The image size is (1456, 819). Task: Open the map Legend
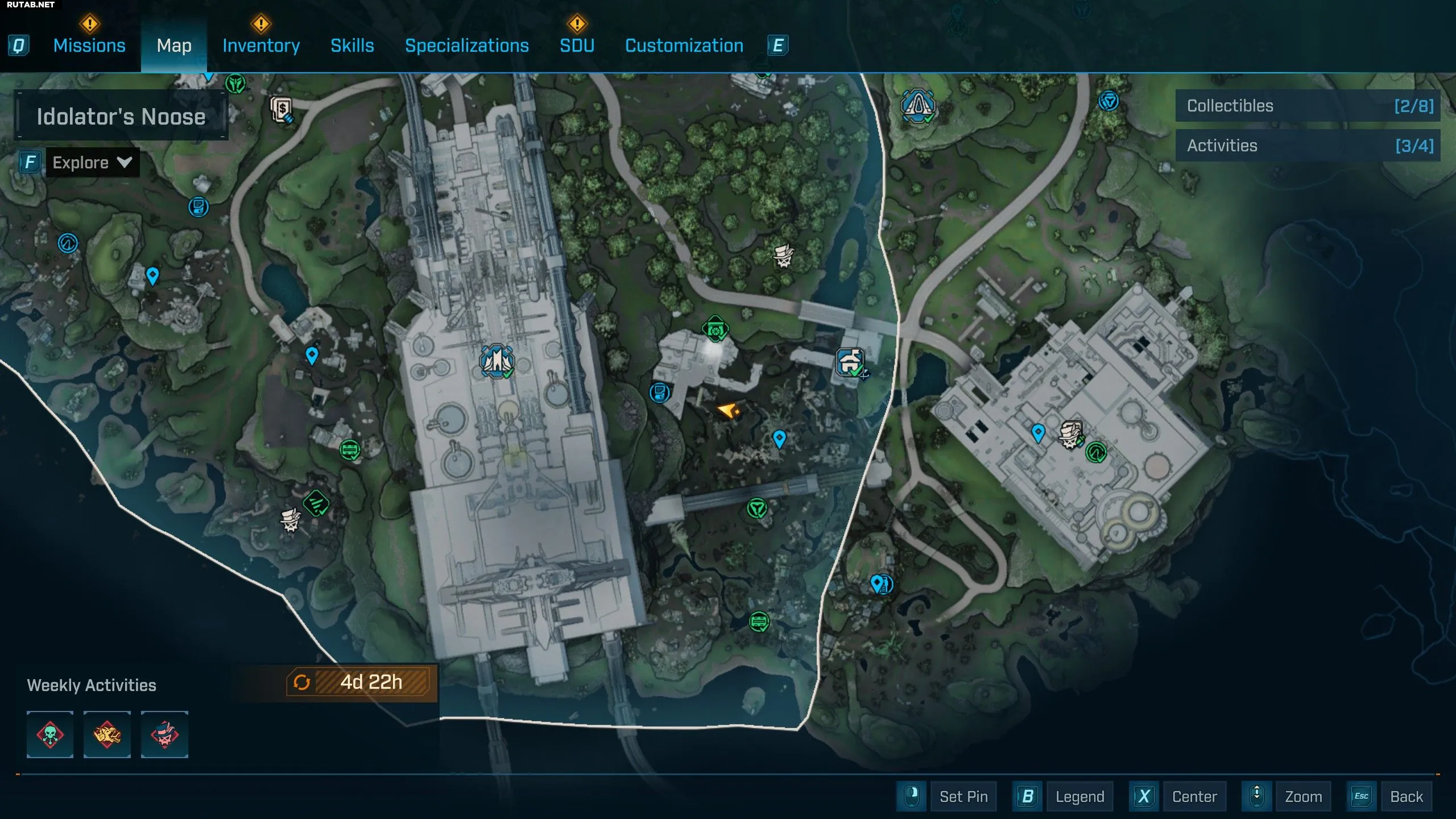point(1079,796)
